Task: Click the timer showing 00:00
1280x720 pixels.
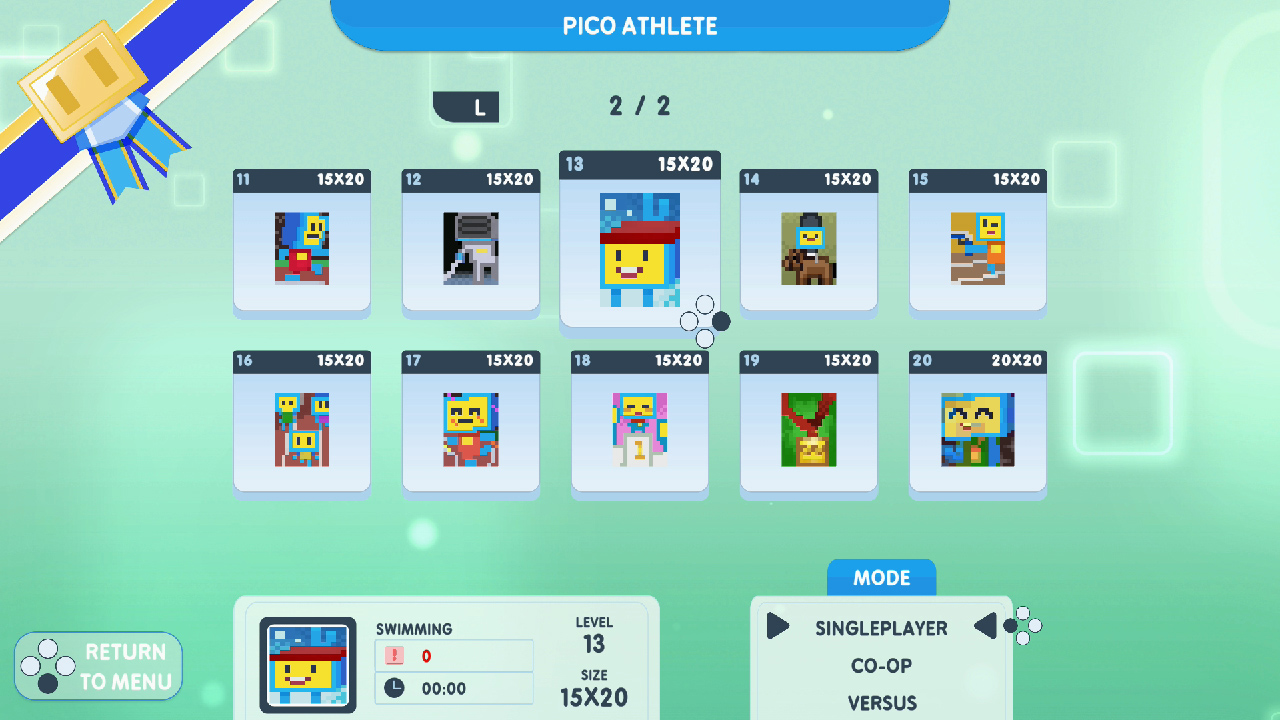Action: (454, 688)
